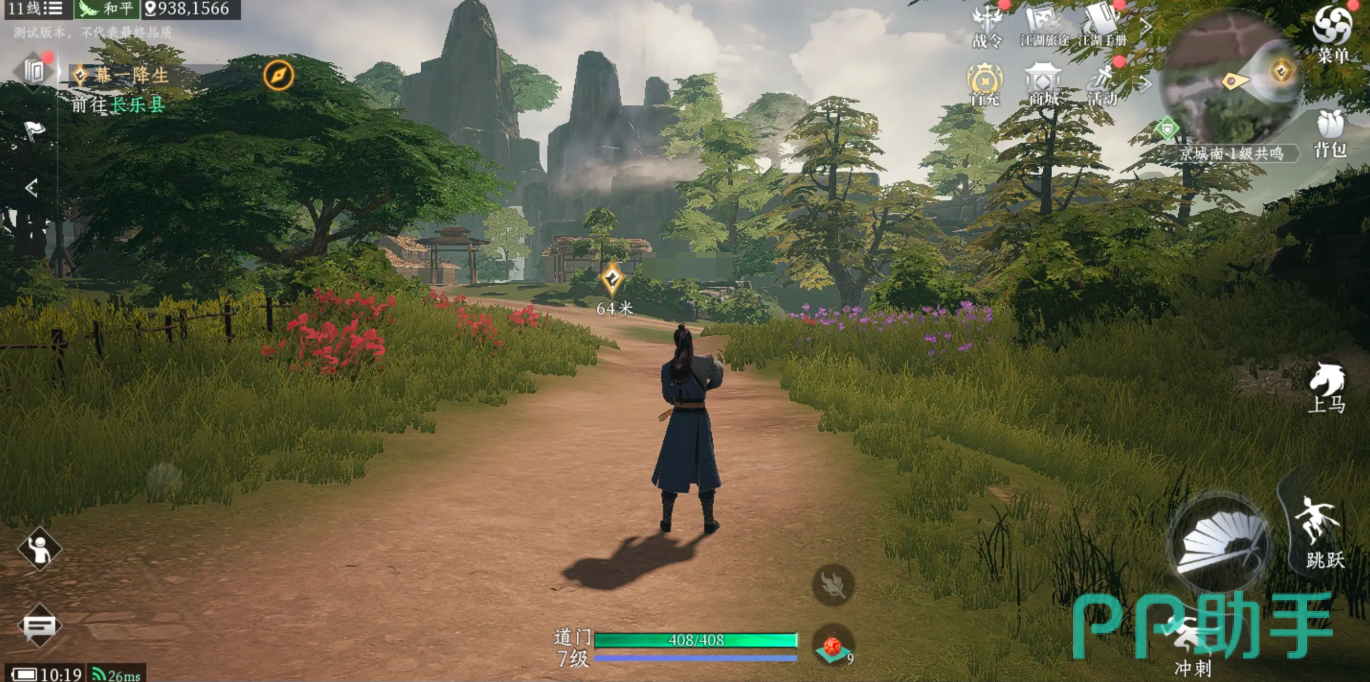The image size is (1370, 682).
Task: Mount the horse with 上马
Action: tap(1326, 385)
